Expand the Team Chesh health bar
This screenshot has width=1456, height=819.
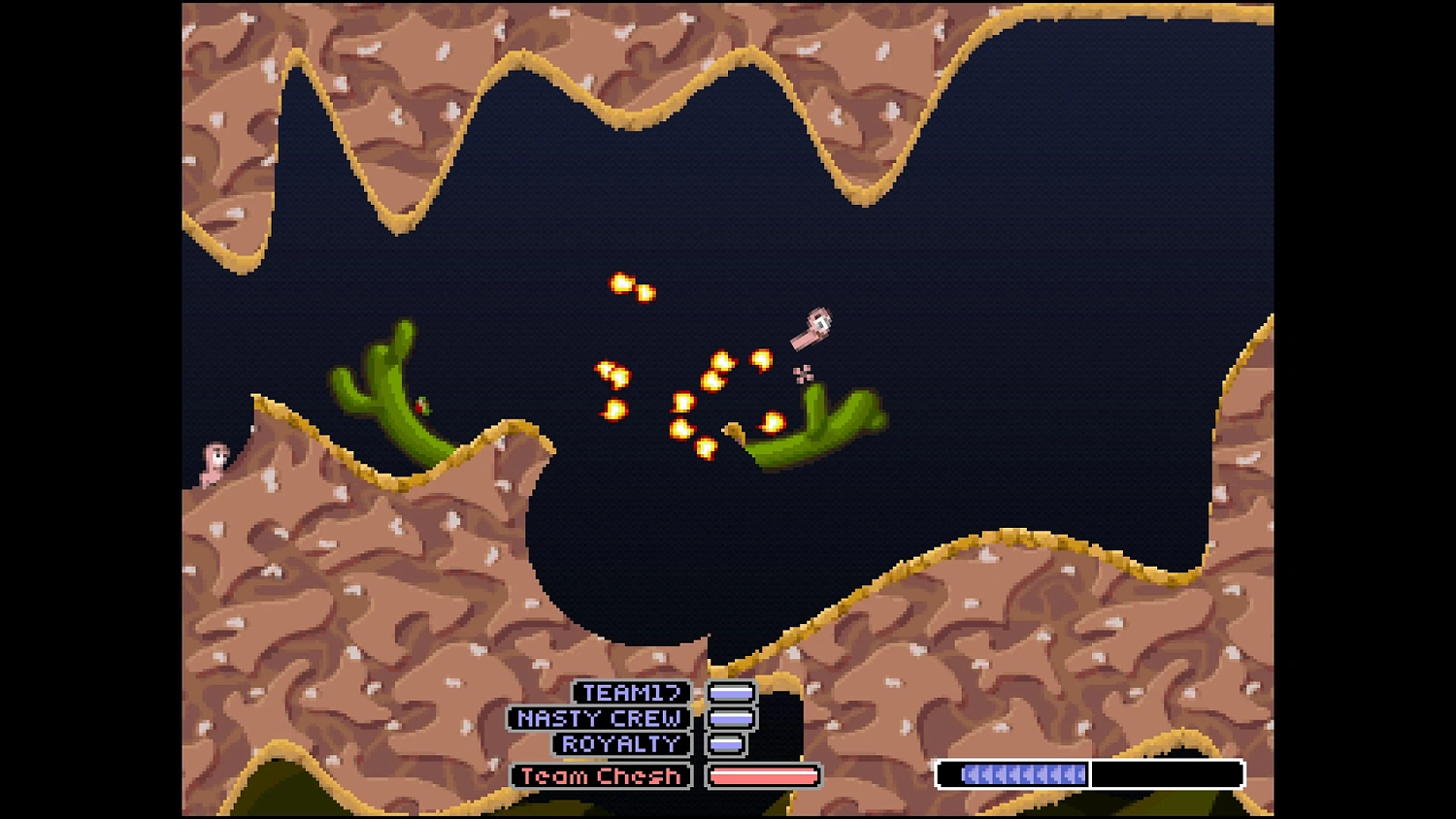[764, 775]
